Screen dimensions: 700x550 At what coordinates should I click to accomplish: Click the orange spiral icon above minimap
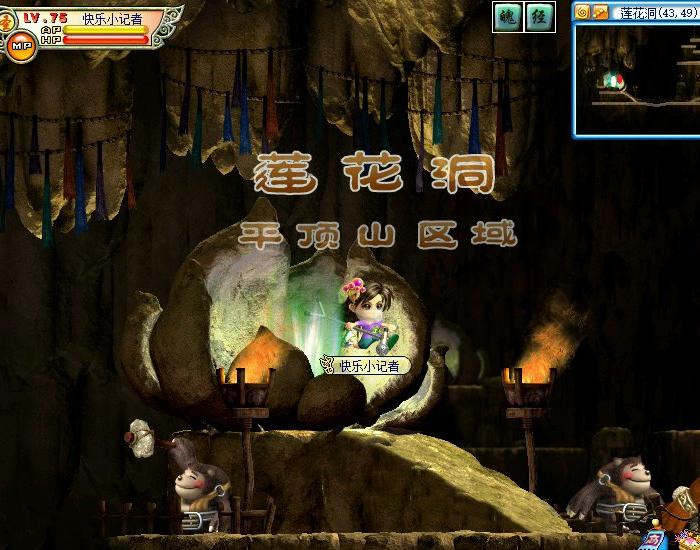click(x=582, y=12)
